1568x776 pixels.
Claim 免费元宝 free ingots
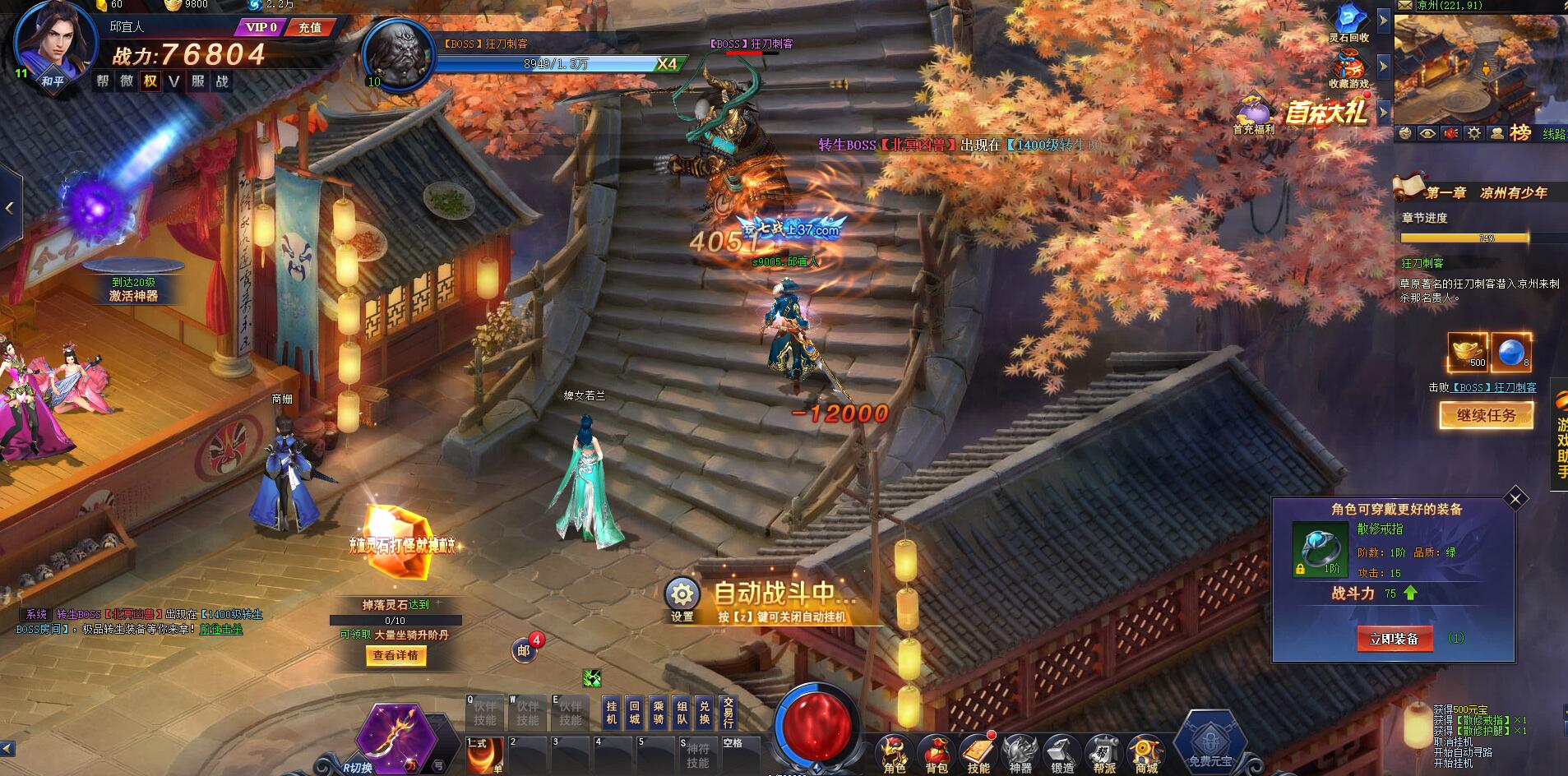click(x=1210, y=744)
